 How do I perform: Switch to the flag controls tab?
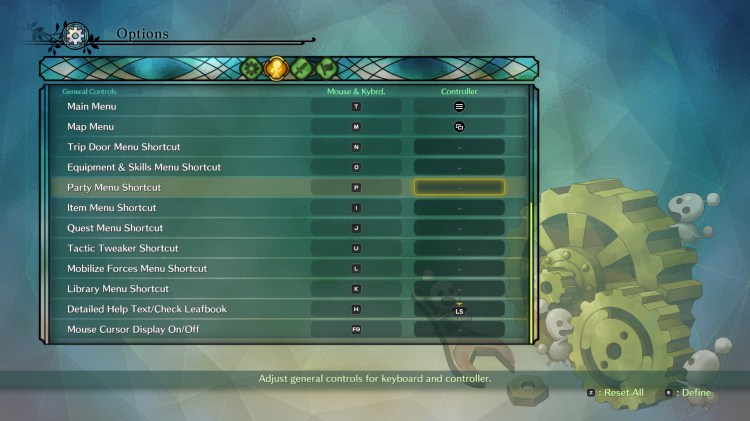327,69
